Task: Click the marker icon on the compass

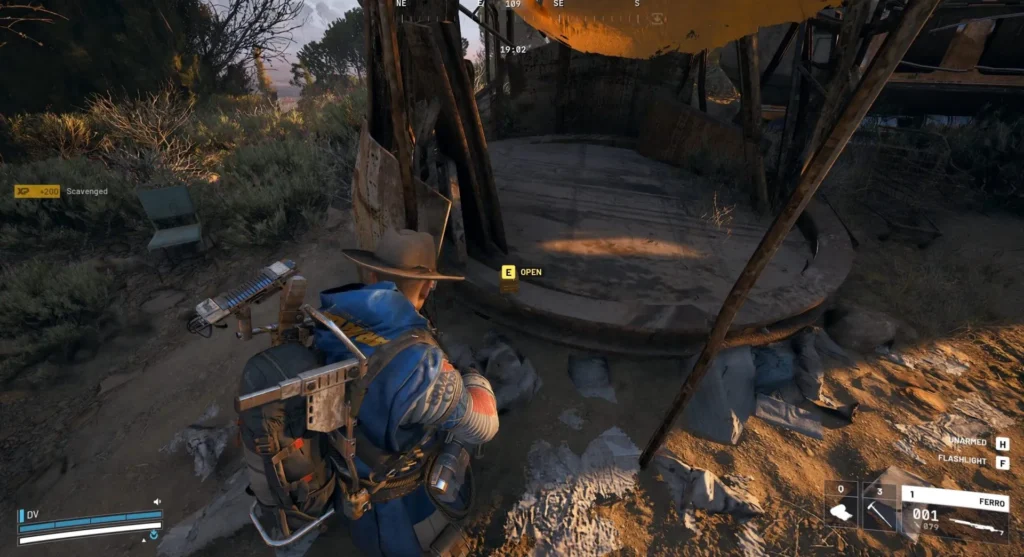Action: click(x=657, y=18)
